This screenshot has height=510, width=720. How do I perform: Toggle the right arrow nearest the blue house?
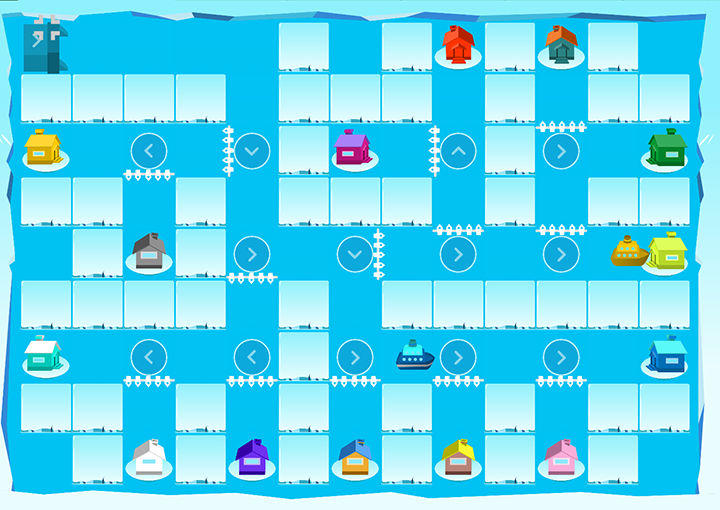click(561, 357)
